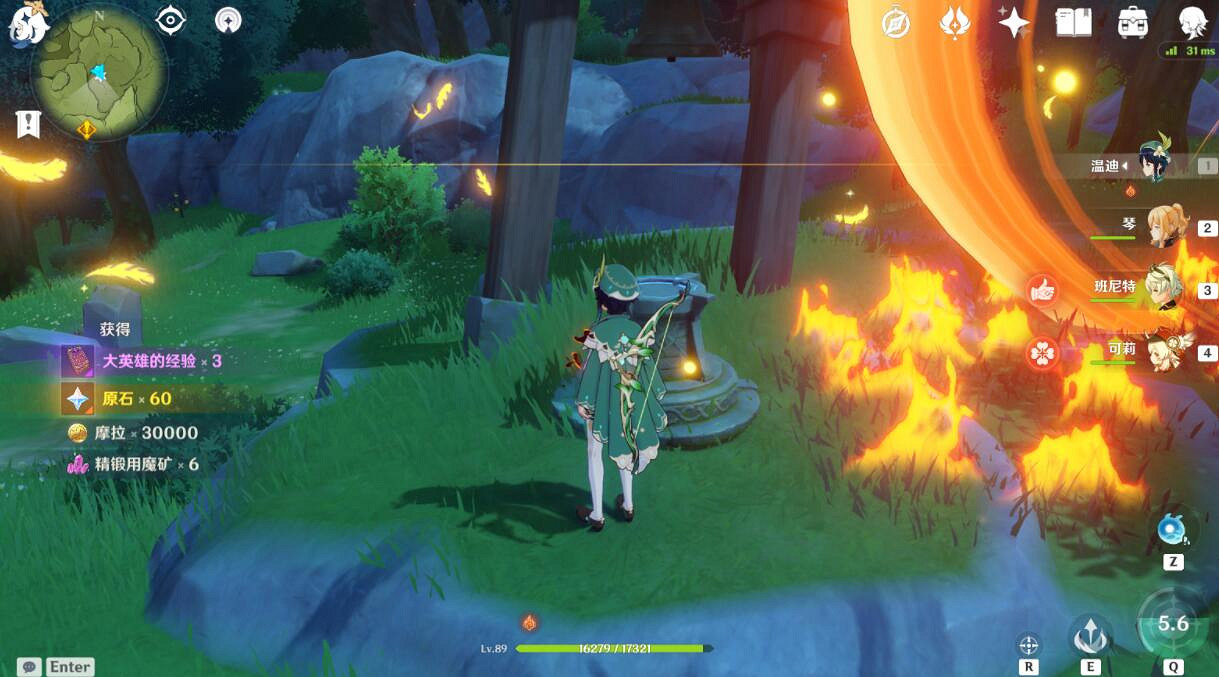Image resolution: width=1219 pixels, height=677 pixels.
Task: Open the adventurer handbook book icon
Action: click(x=1073, y=22)
